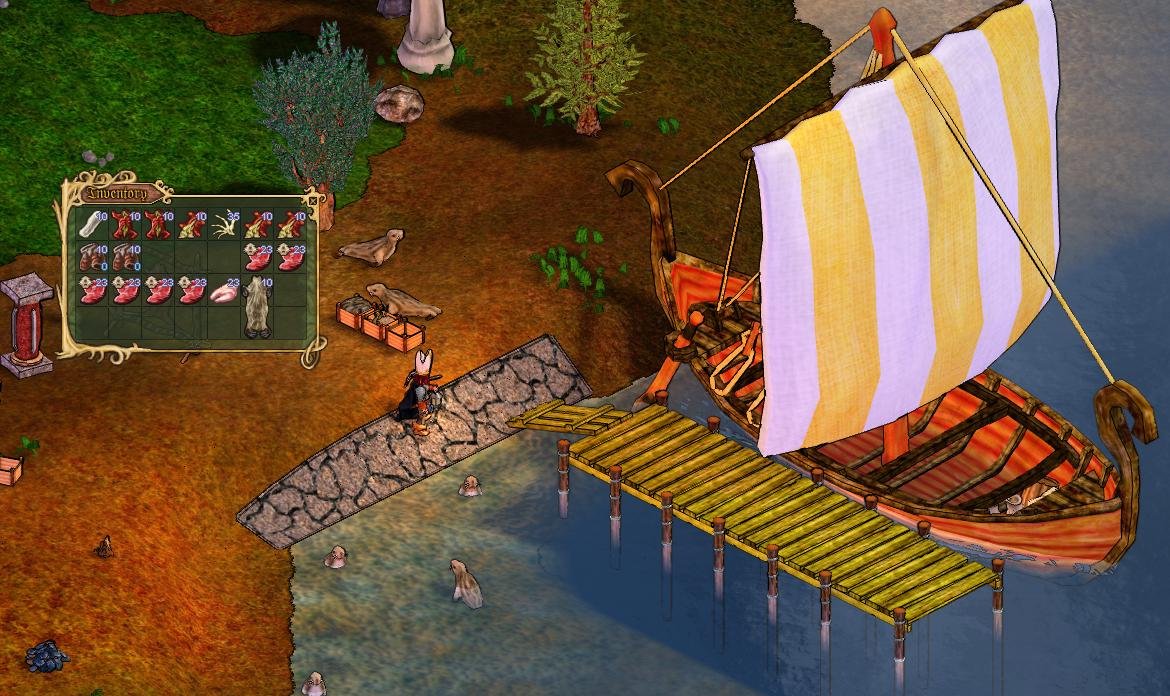Select the pink raw meat cut
The image size is (1170, 696).
[x=225, y=291]
